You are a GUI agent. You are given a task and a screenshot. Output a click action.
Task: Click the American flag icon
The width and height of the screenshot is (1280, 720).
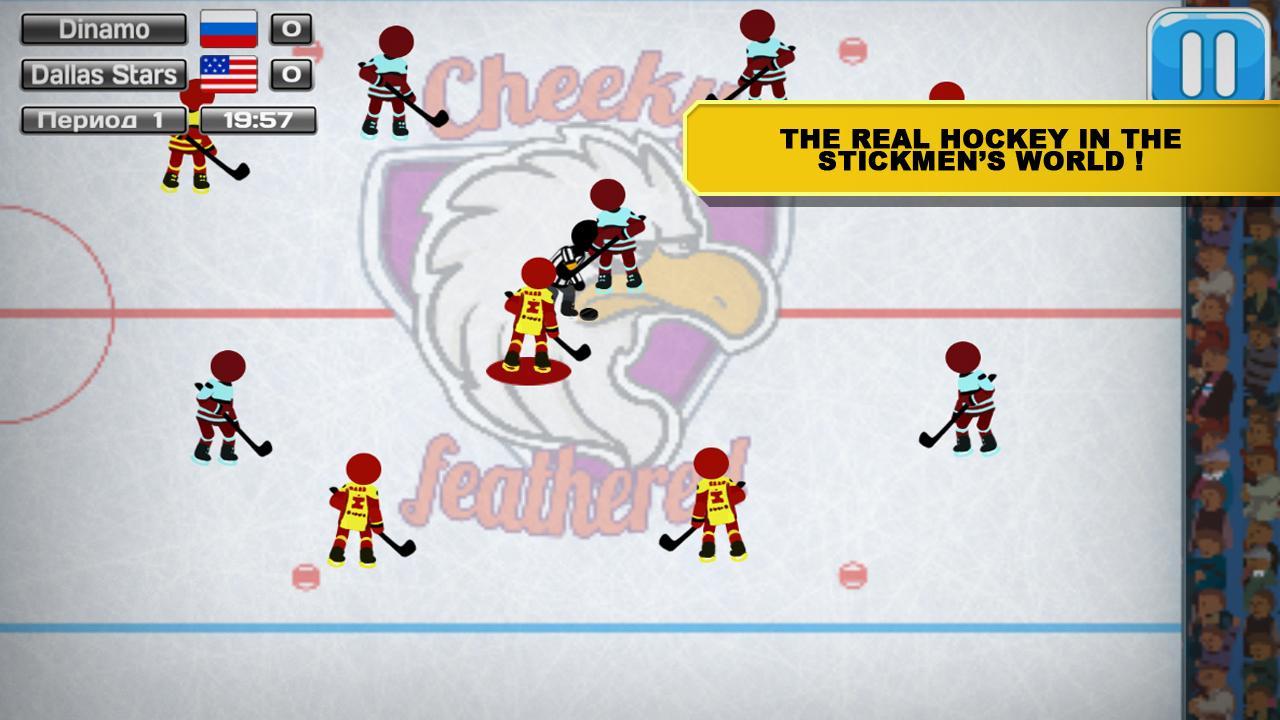(x=228, y=73)
